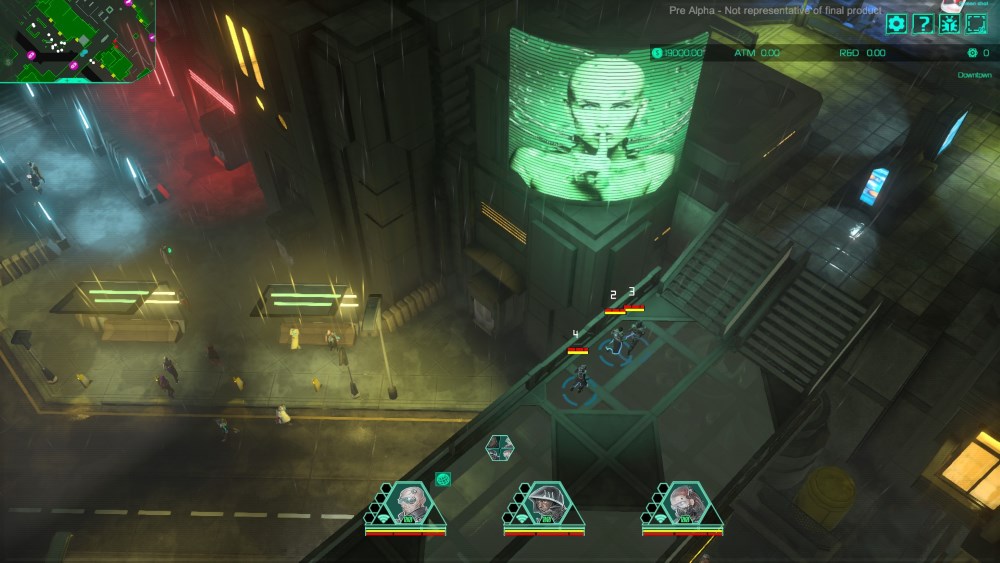The width and height of the screenshot is (1000, 563).
Task: Select the hexagonal squad group icon
Action: point(499,447)
